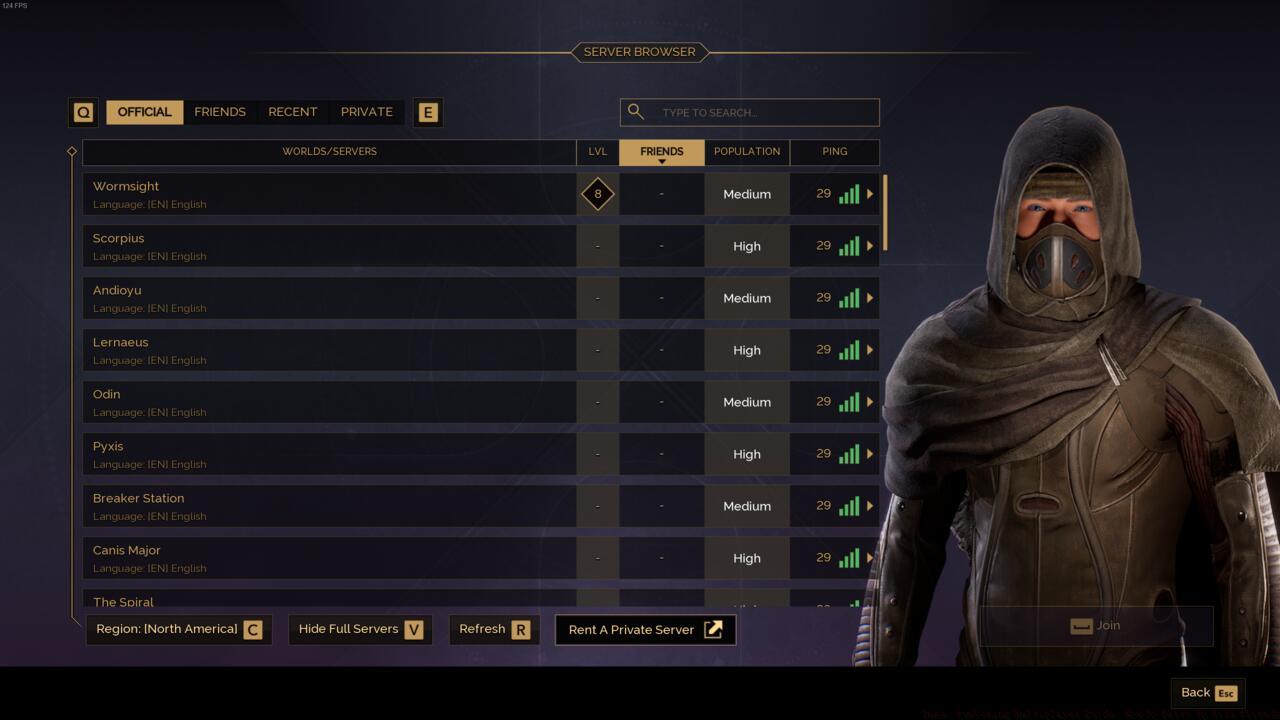1280x720 pixels.
Task: Change the Region from North America
Action: point(178,629)
